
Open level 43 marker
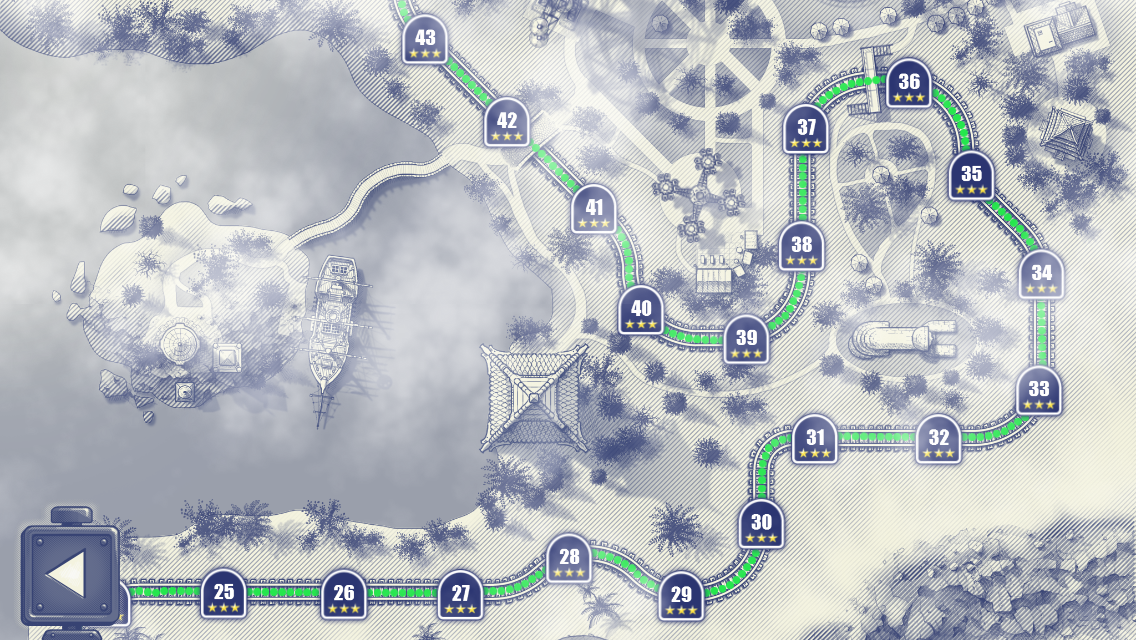[x=425, y=41]
